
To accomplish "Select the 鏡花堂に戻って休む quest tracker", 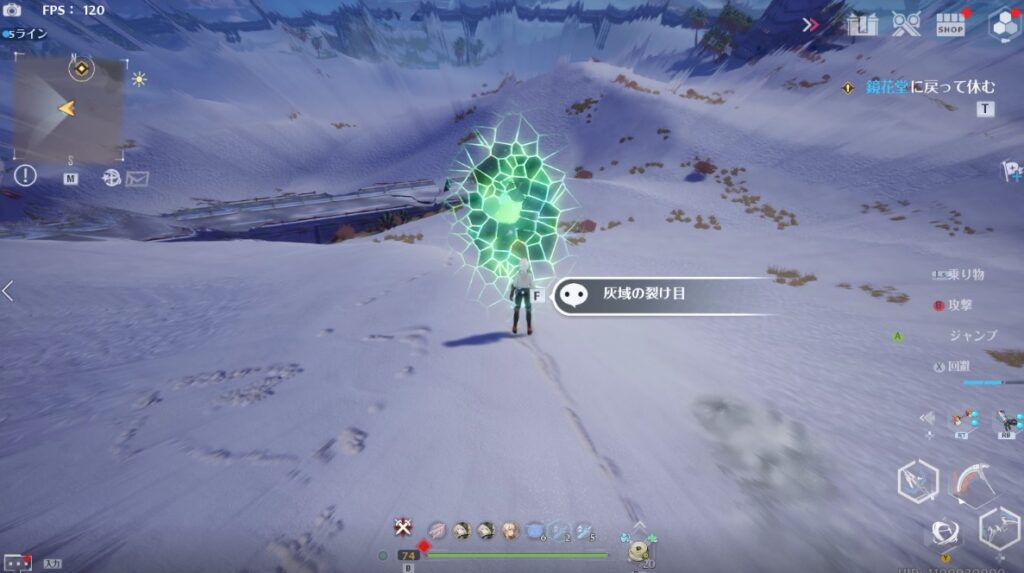I will pos(916,87).
